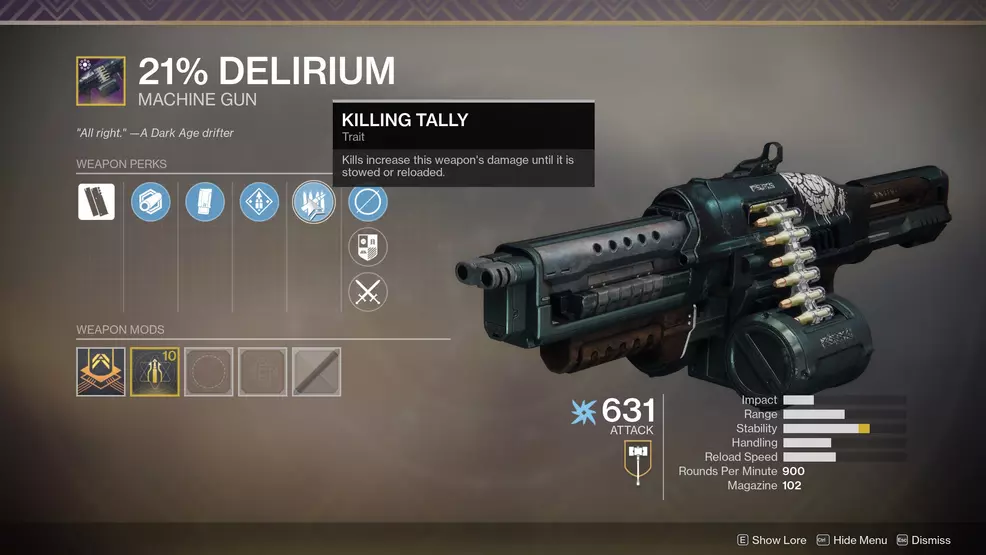Select the yellow-bordered mod with 10
The height and width of the screenshot is (555, 986).
155,372
